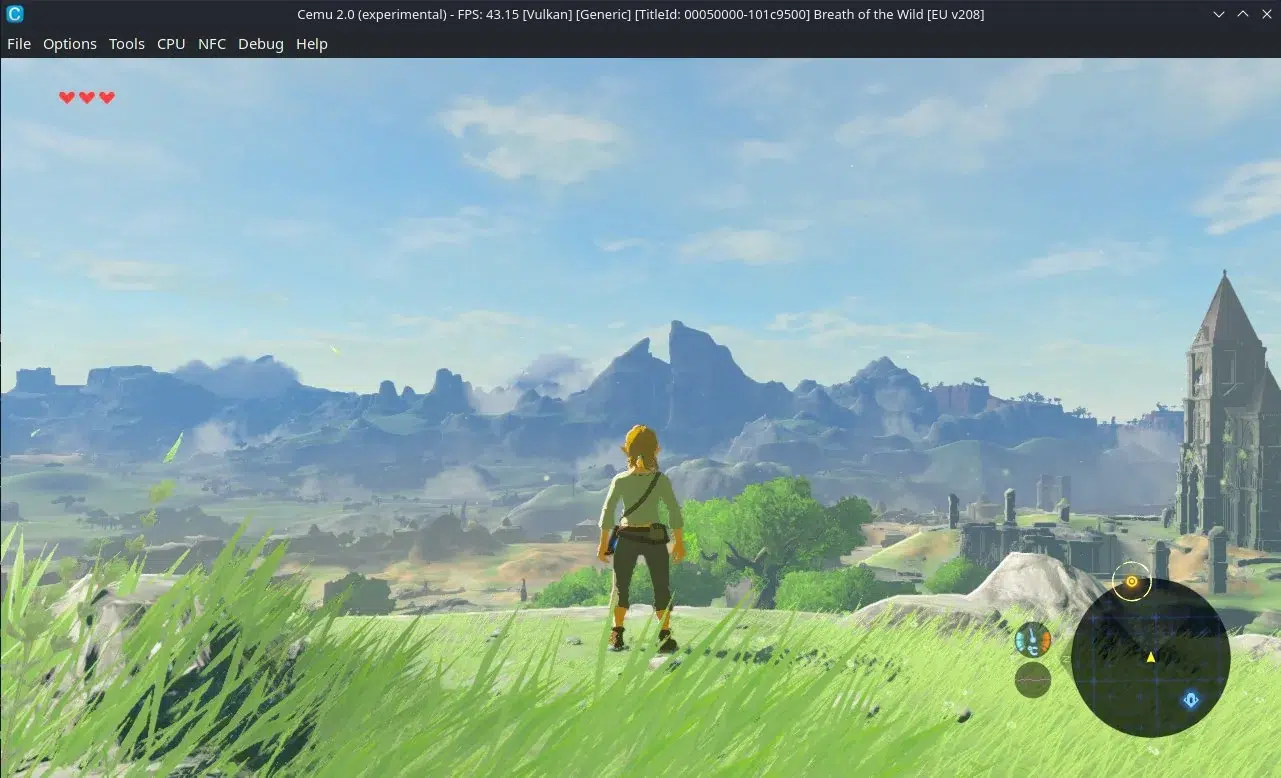Click the first heart in the health meter
The width and height of the screenshot is (1281, 778).
pyautogui.click(x=66, y=97)
